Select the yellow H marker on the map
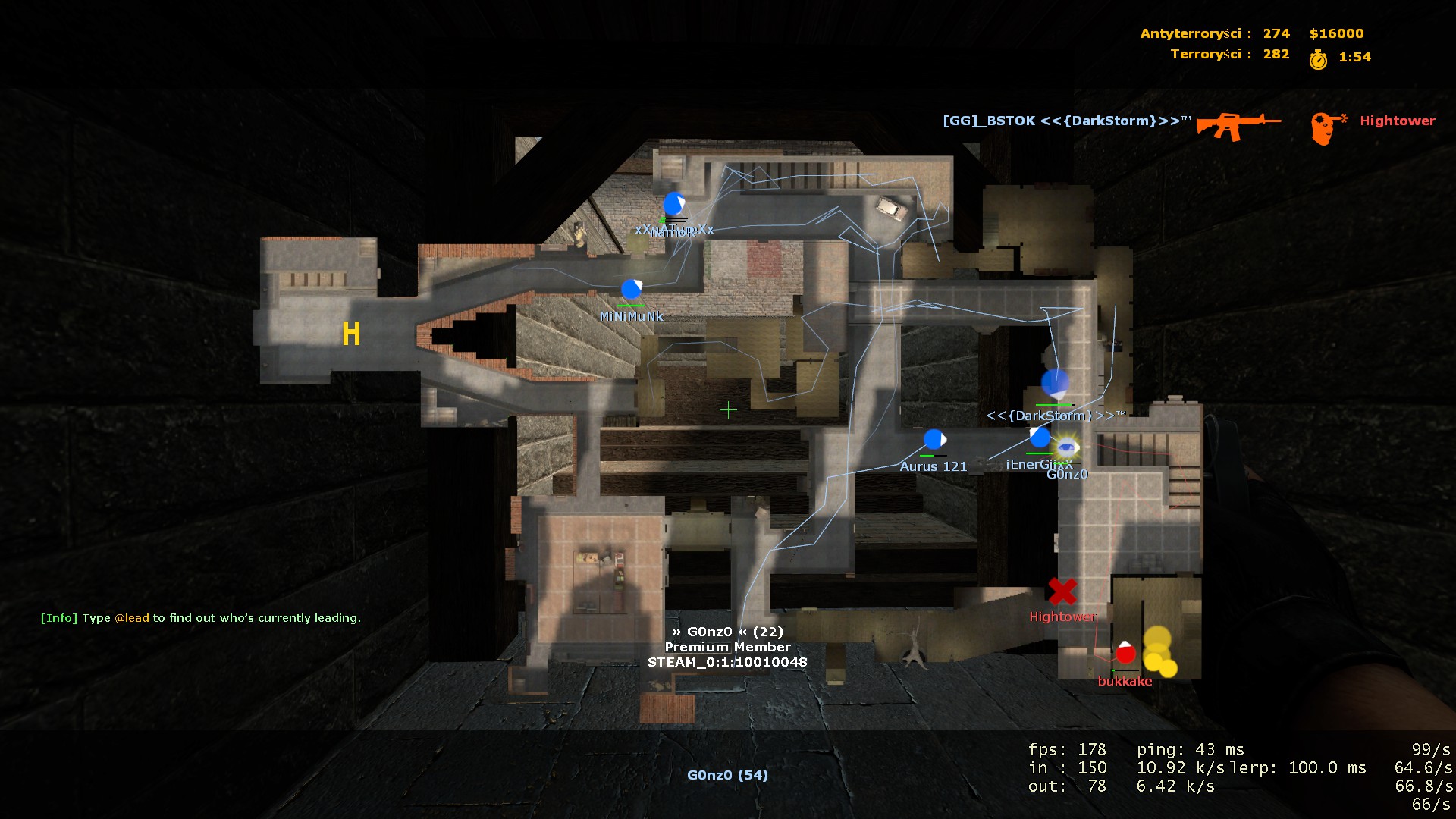This screenshot has width=1456, height=819. (x=351, y=333)
